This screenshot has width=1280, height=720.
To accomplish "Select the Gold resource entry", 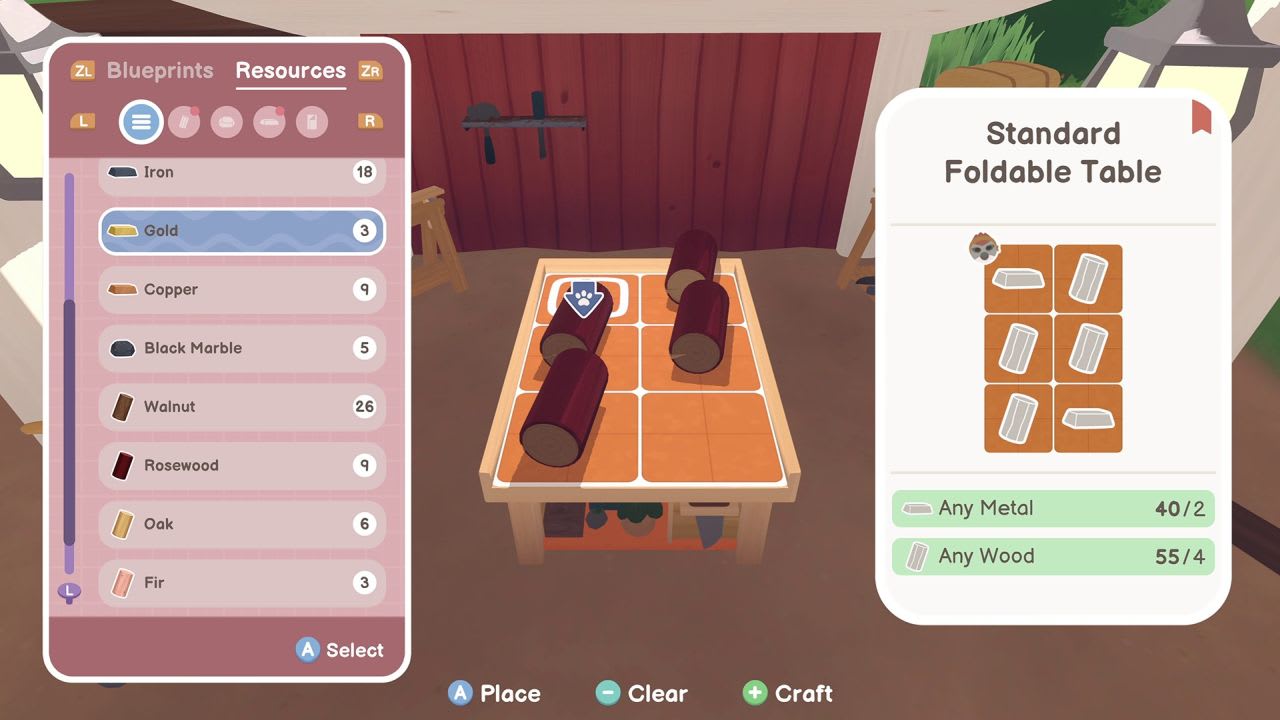I will click(240, 231).
